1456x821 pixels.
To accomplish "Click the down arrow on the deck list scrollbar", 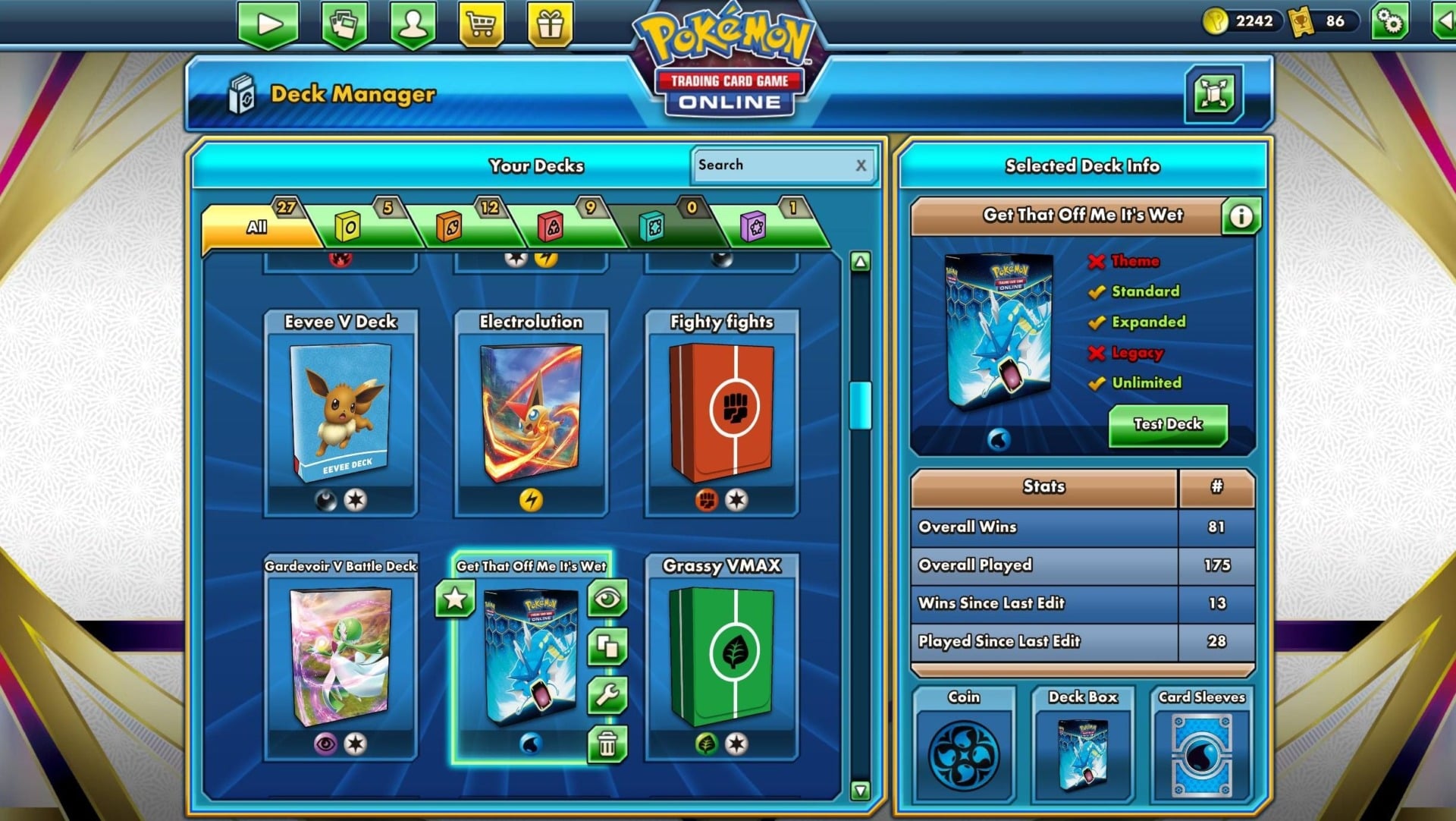I will (x=860, y=789).
